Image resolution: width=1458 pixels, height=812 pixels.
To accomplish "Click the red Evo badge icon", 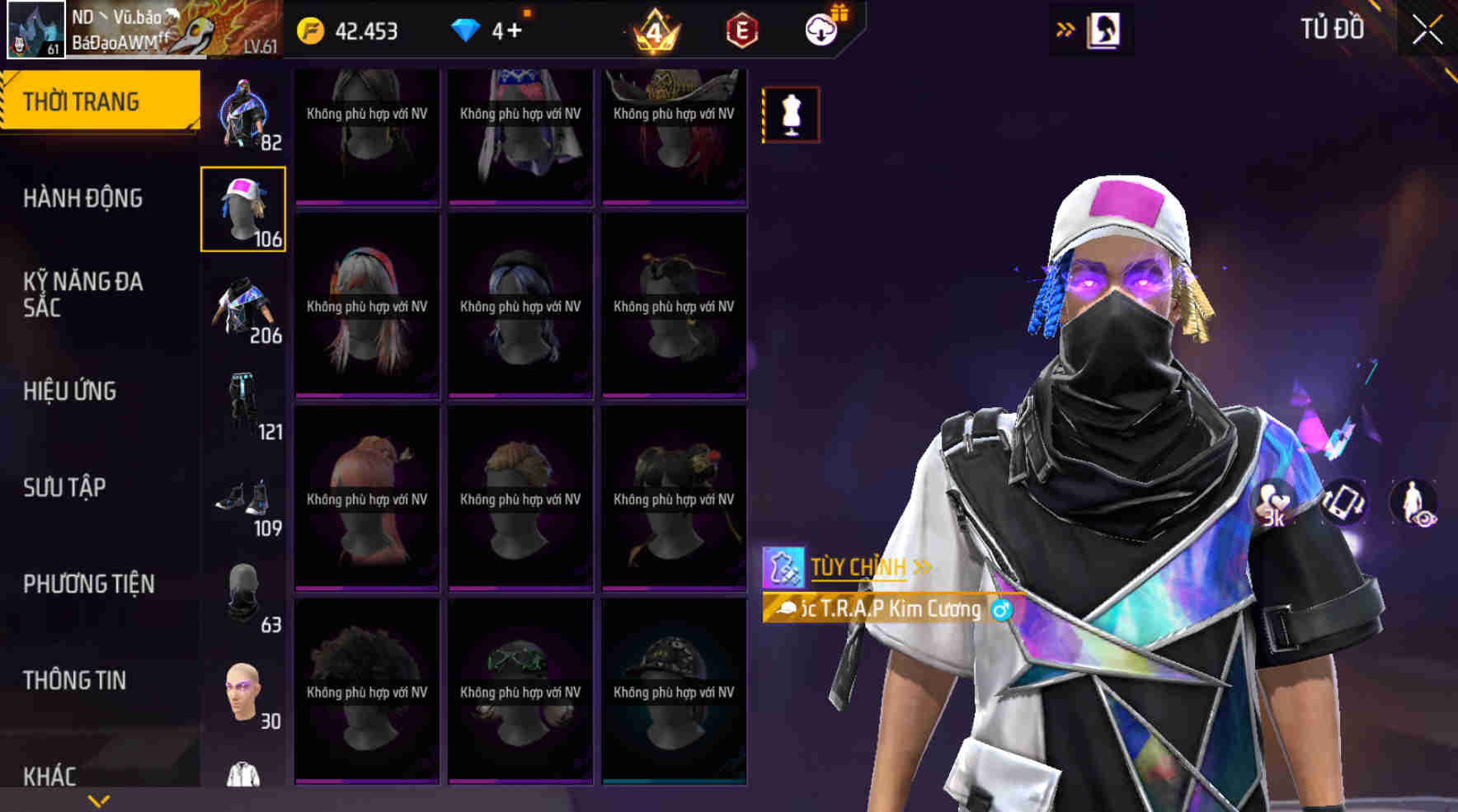I will tap(741, 30).
